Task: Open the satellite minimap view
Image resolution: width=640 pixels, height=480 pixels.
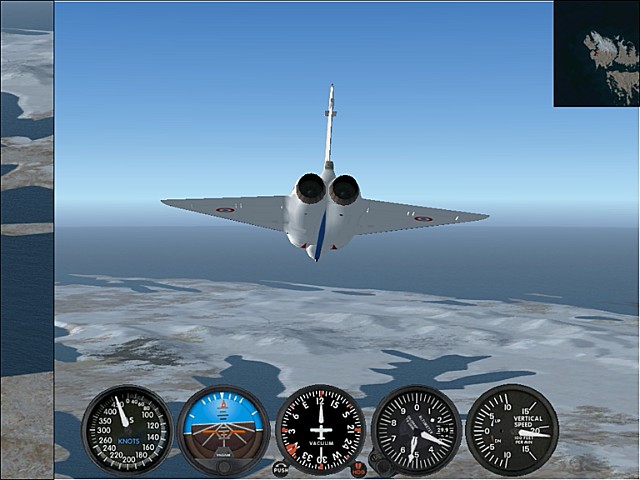Action: (x=597, y=53)
